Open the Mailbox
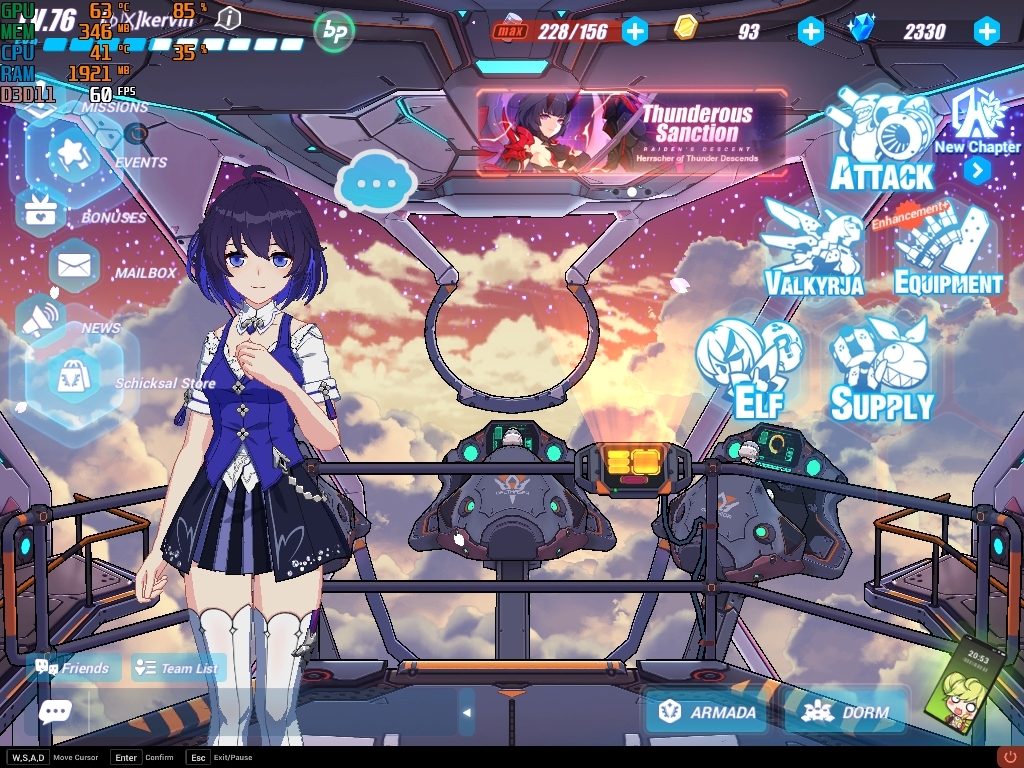 click(74, 266)
